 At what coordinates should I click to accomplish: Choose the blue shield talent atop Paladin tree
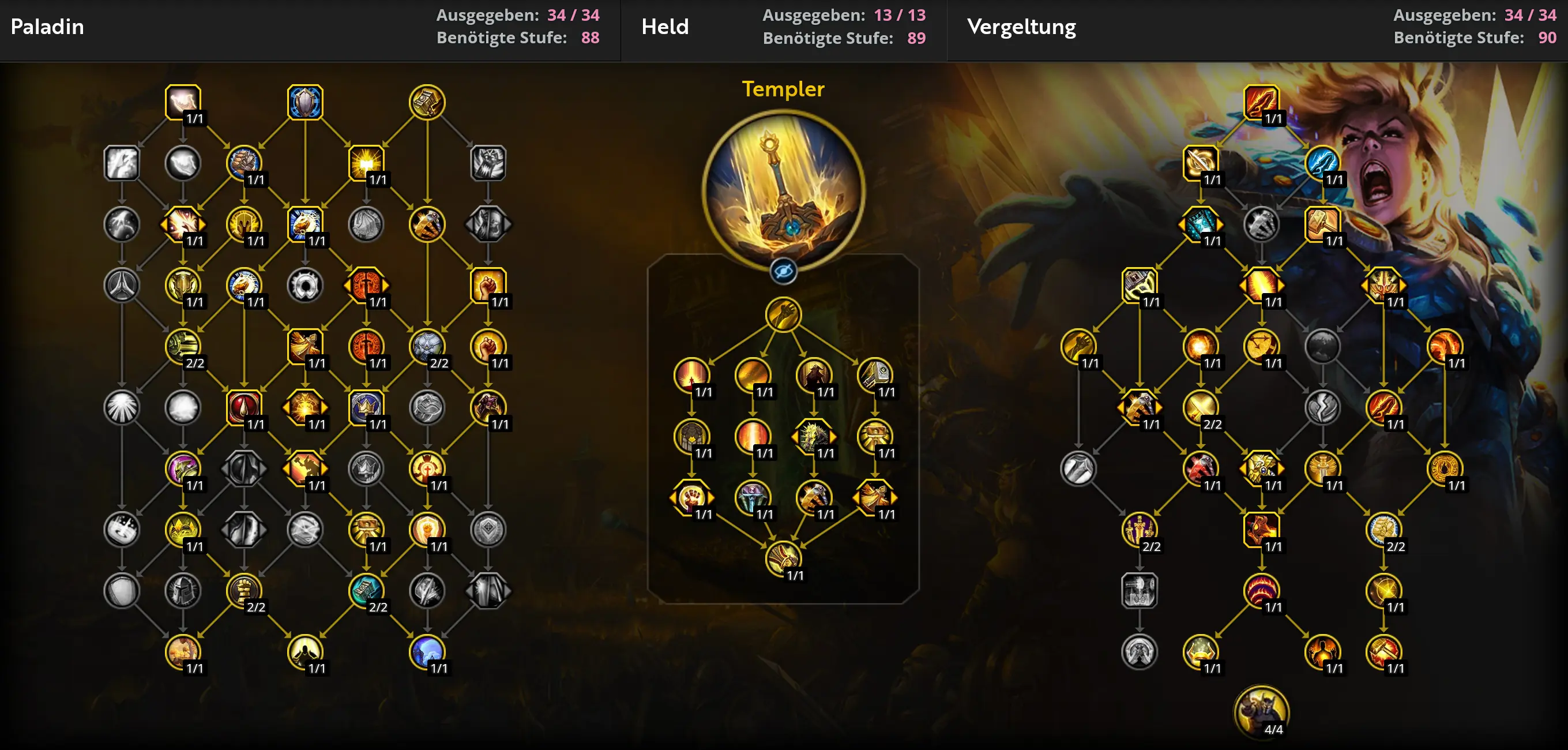tap(305, 102)
